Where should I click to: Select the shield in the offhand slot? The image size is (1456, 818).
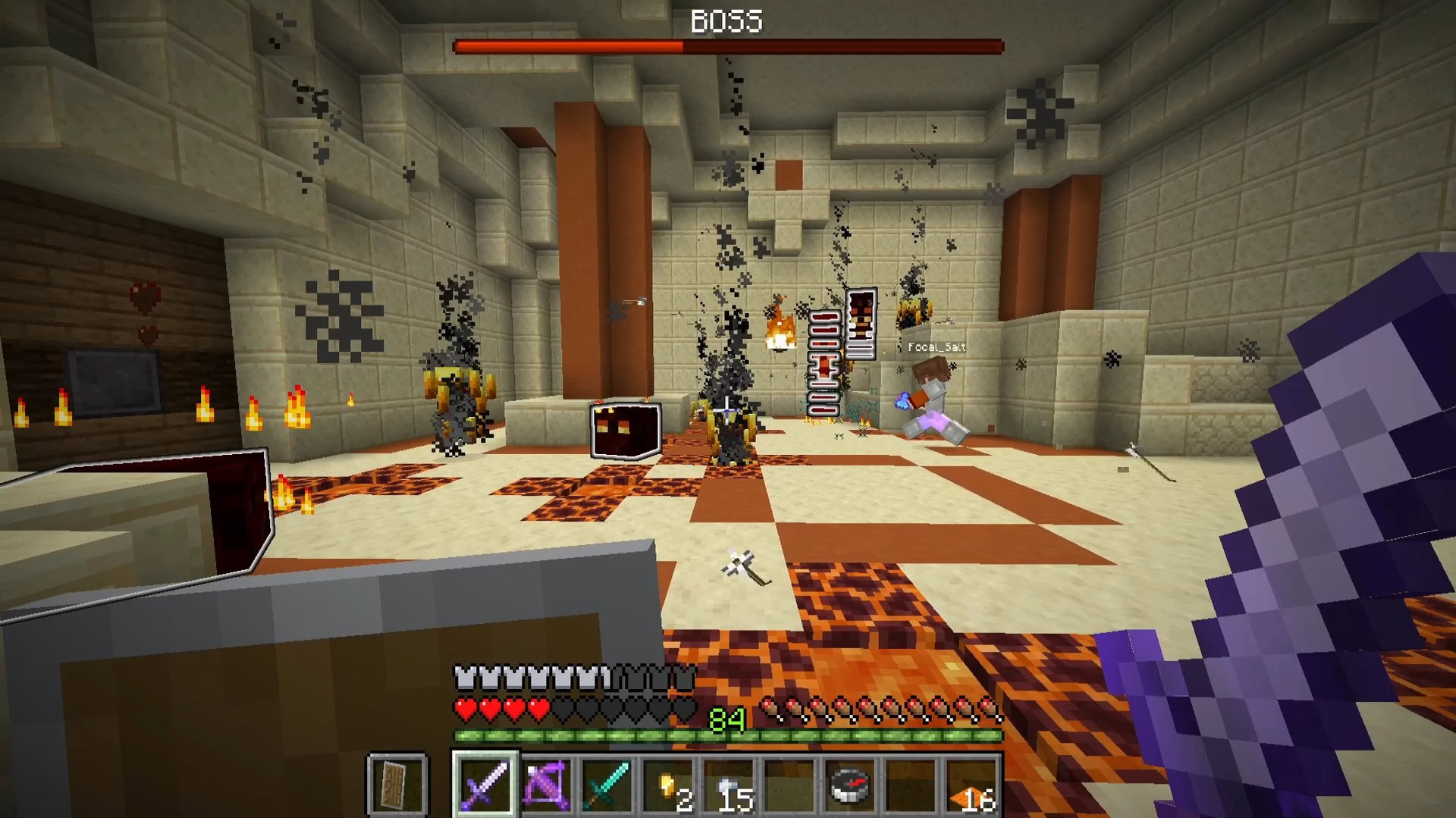pos(397,783)
